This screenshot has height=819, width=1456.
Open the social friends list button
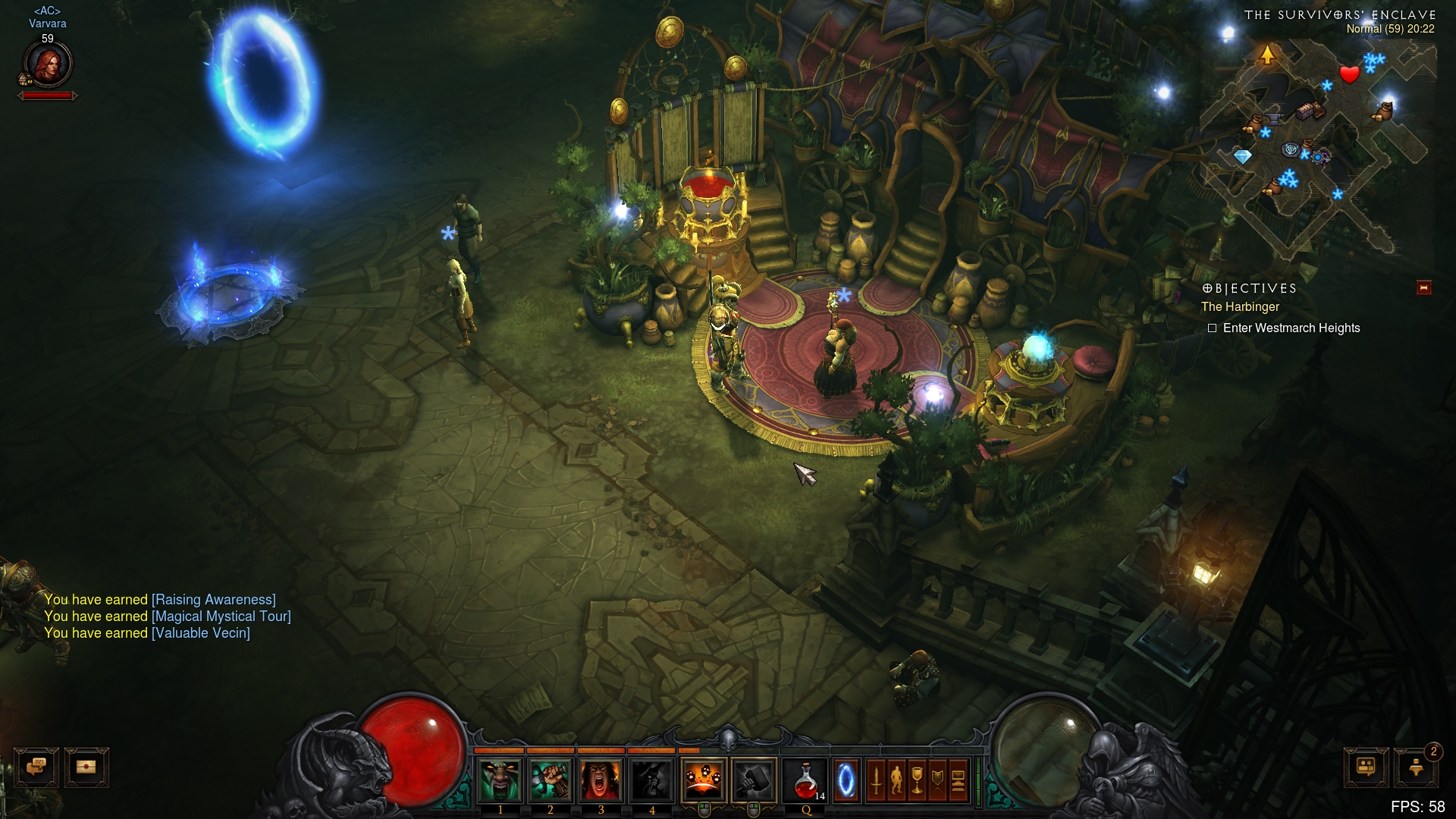tap(1366, 767)
